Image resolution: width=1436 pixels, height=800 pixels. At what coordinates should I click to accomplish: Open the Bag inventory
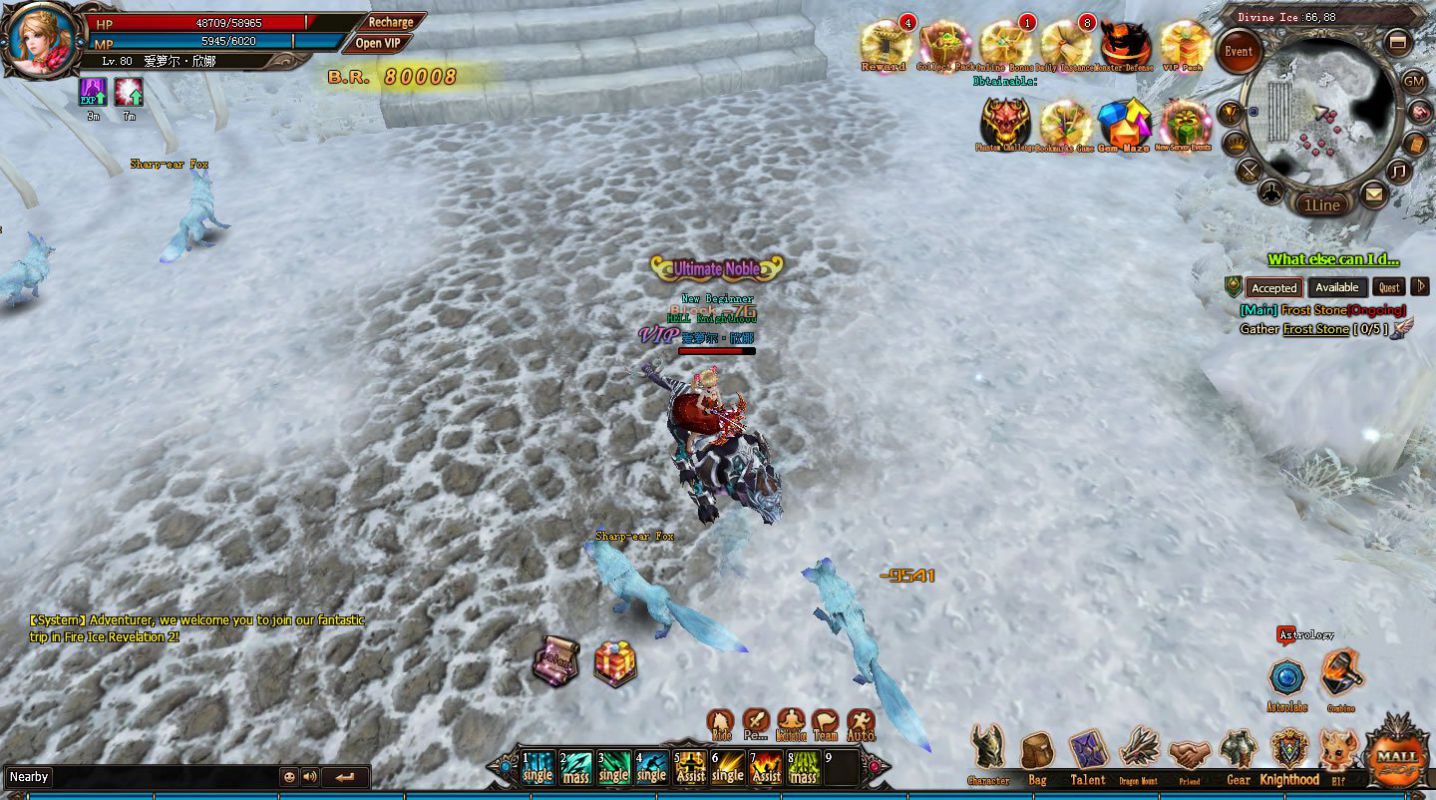click(x=1037, y=753)
